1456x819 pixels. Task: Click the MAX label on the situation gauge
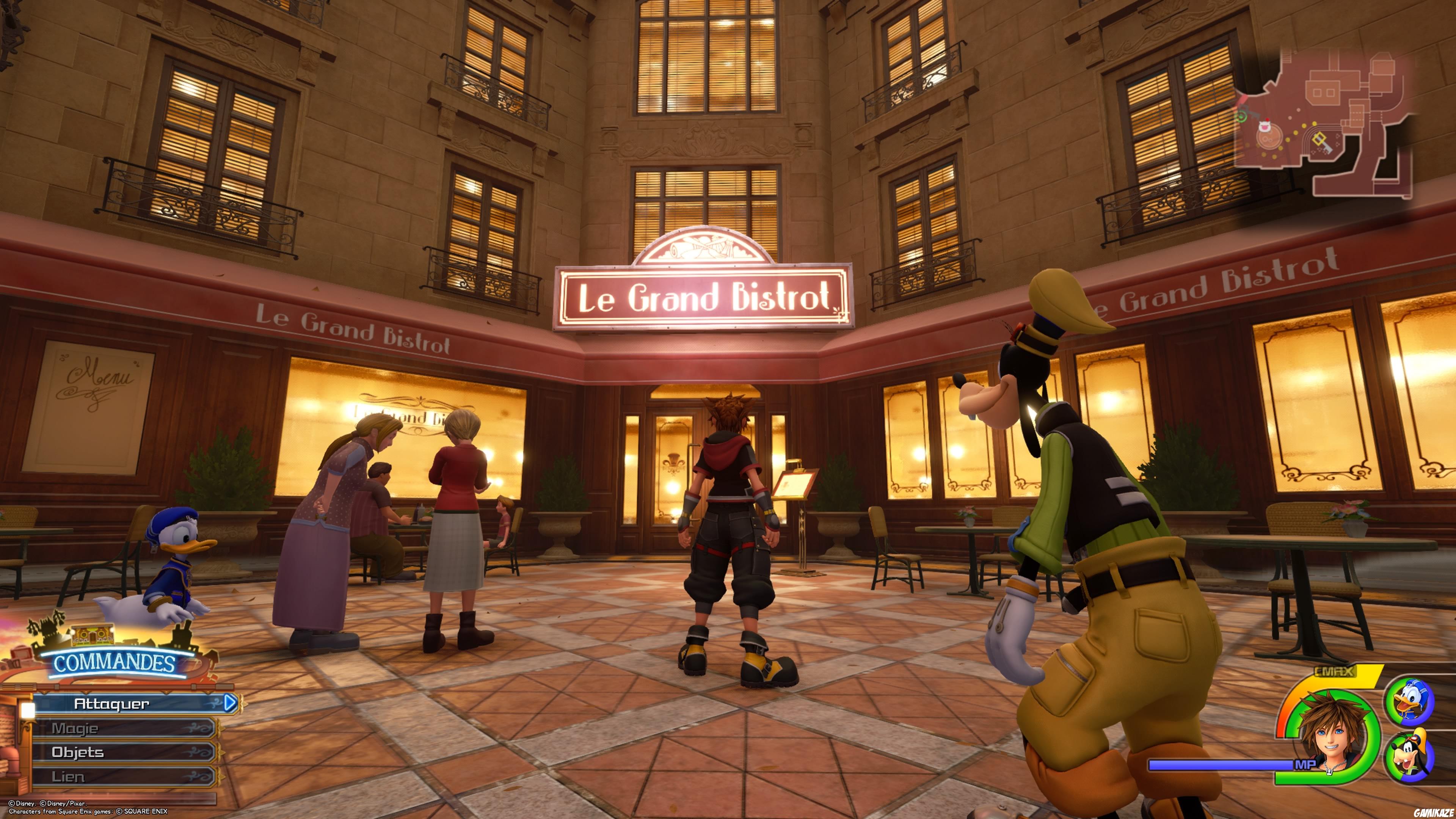click(1334, 672)
